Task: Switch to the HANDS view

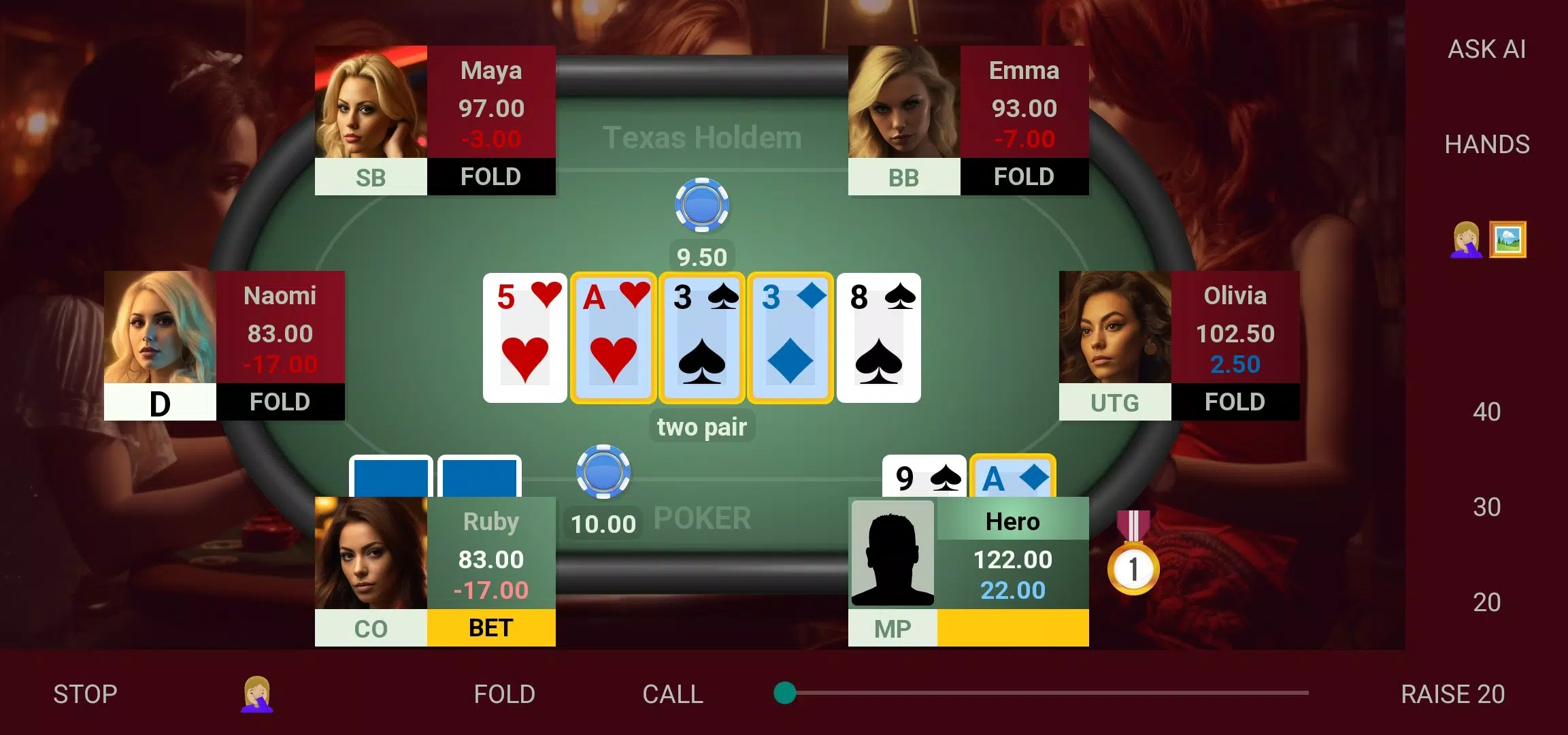Action: tap(1488, 144)
